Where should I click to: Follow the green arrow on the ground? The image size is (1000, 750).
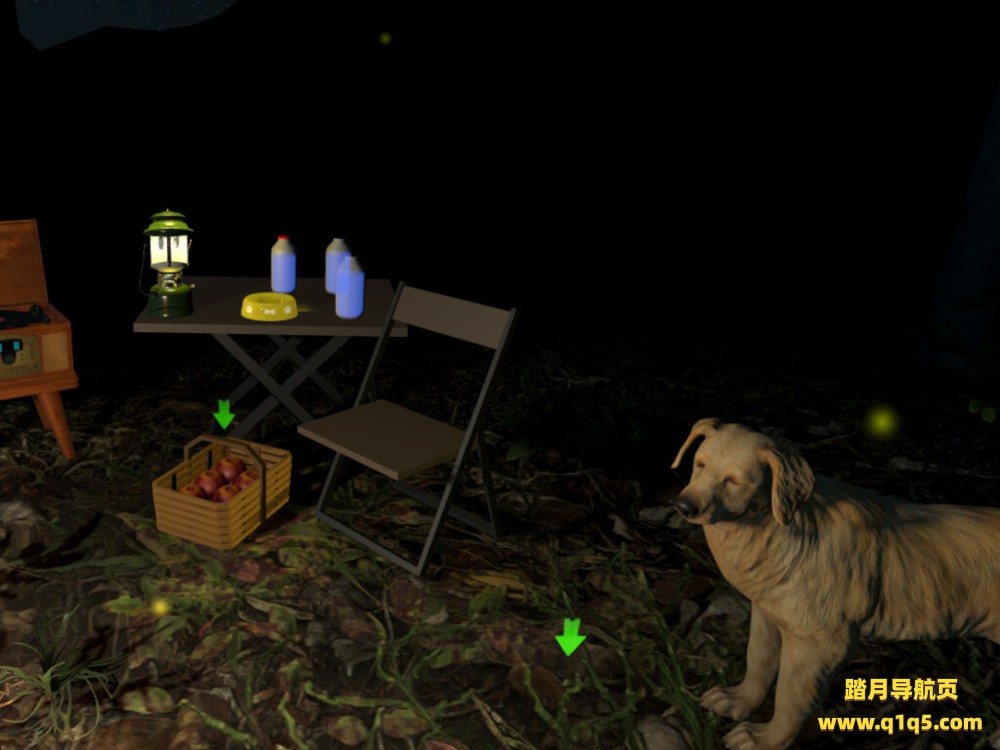(570, 637)
